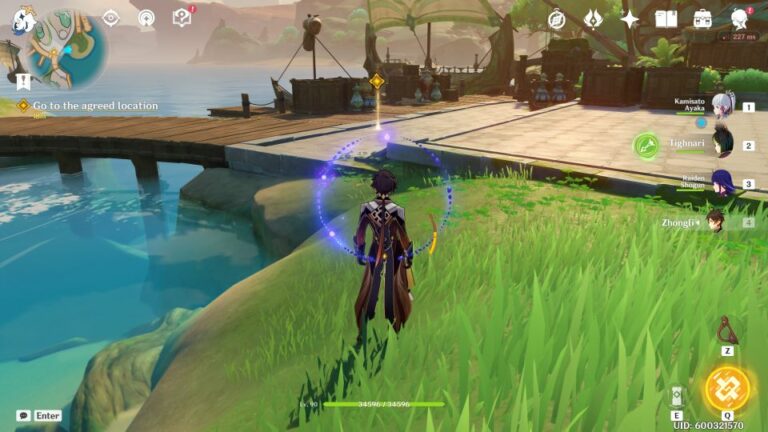This screenshot has width=768, height=432.
Task: Activate Zhongli's Elemental Skill pillar icon
Action: [677, 396]
